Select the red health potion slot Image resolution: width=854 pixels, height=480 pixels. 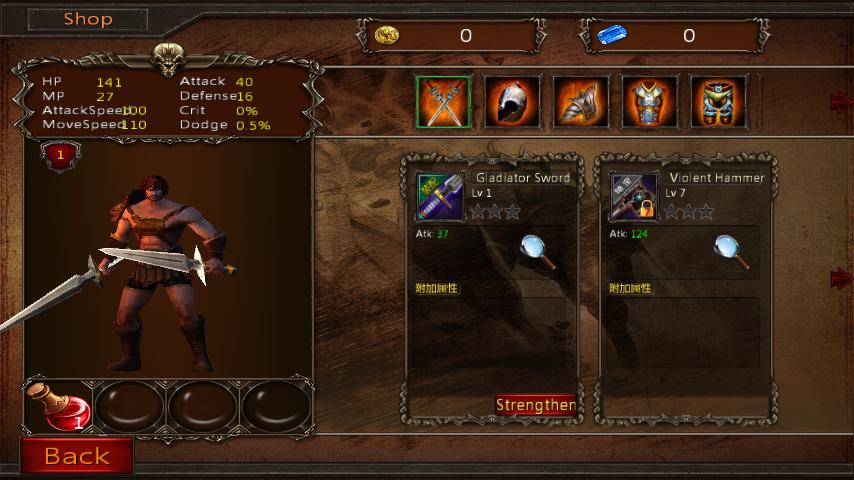click(x=60, y=406)
